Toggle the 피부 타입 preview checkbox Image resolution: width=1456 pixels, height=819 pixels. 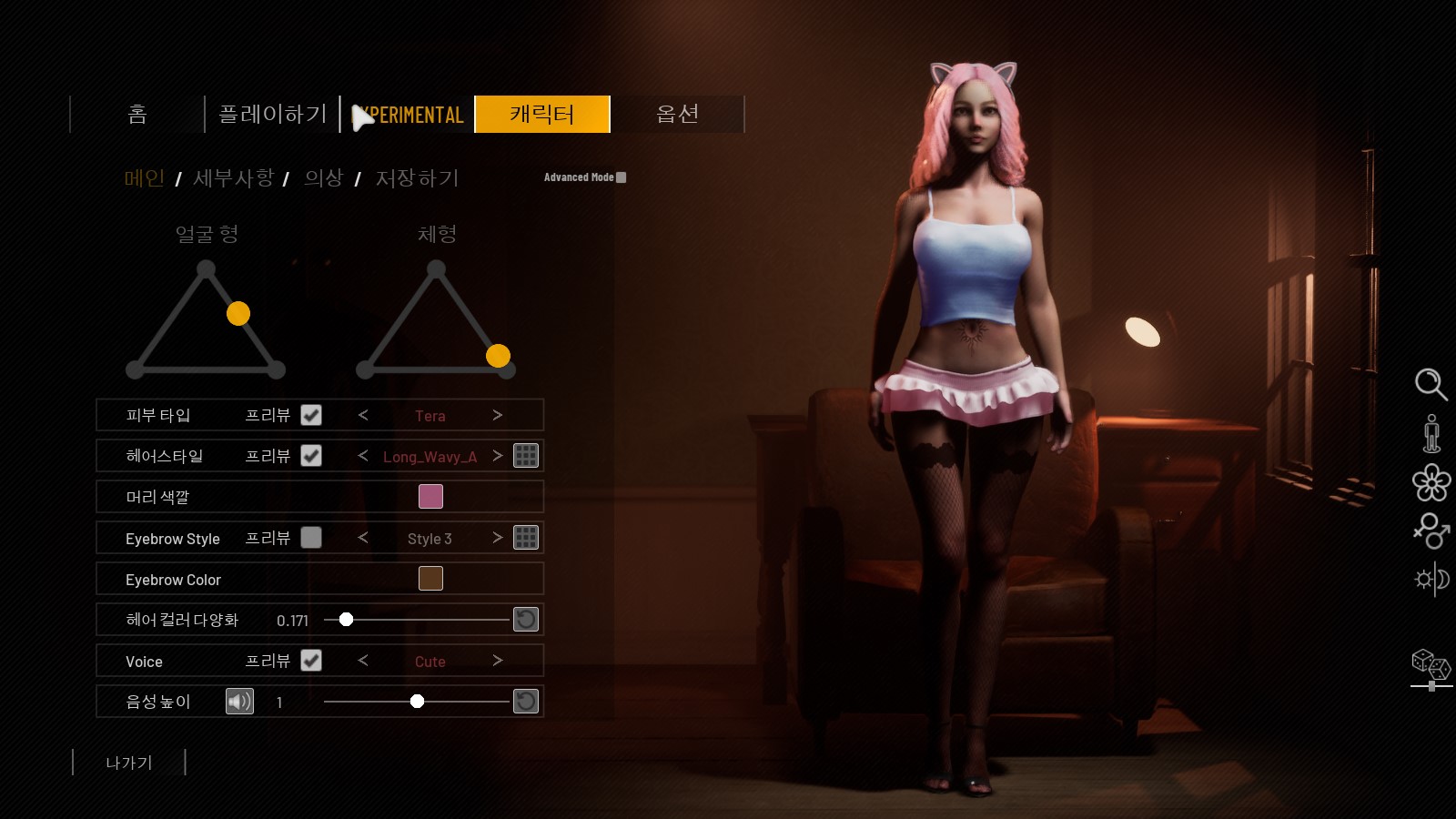pos(311,415)
